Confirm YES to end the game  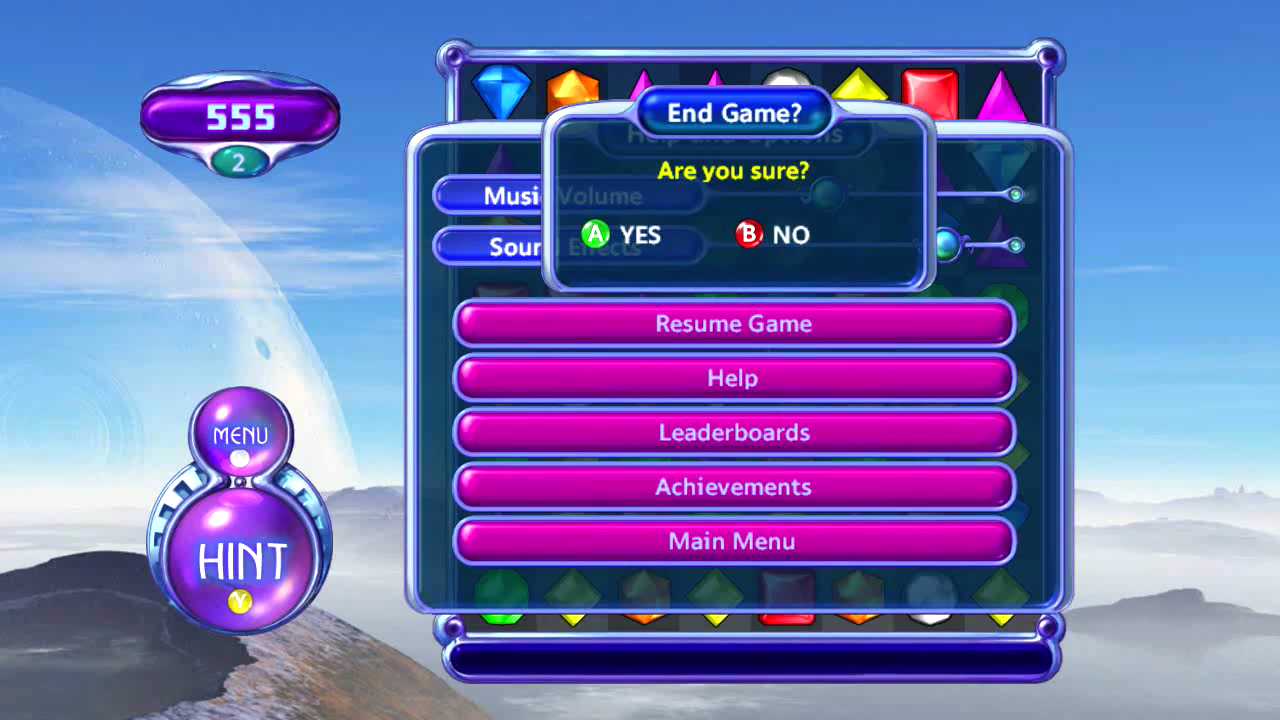(621, 235)
